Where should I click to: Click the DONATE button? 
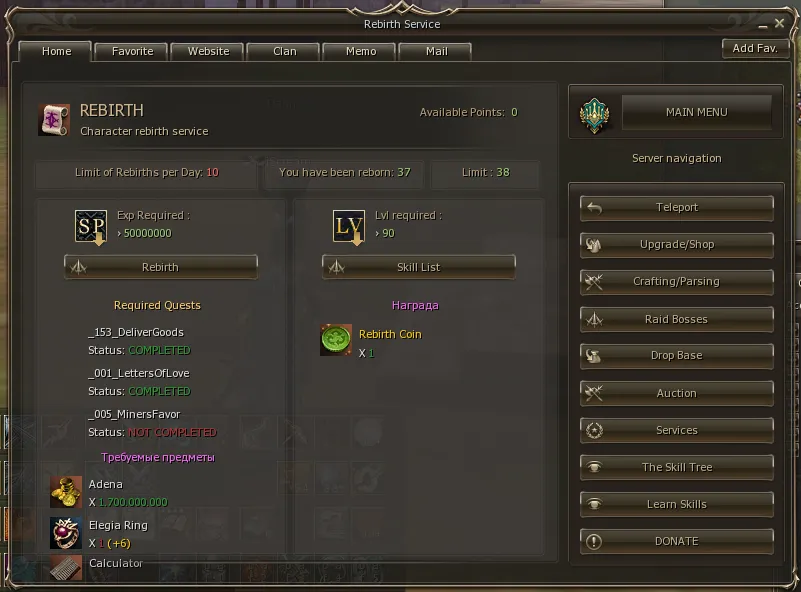point(677,541)
